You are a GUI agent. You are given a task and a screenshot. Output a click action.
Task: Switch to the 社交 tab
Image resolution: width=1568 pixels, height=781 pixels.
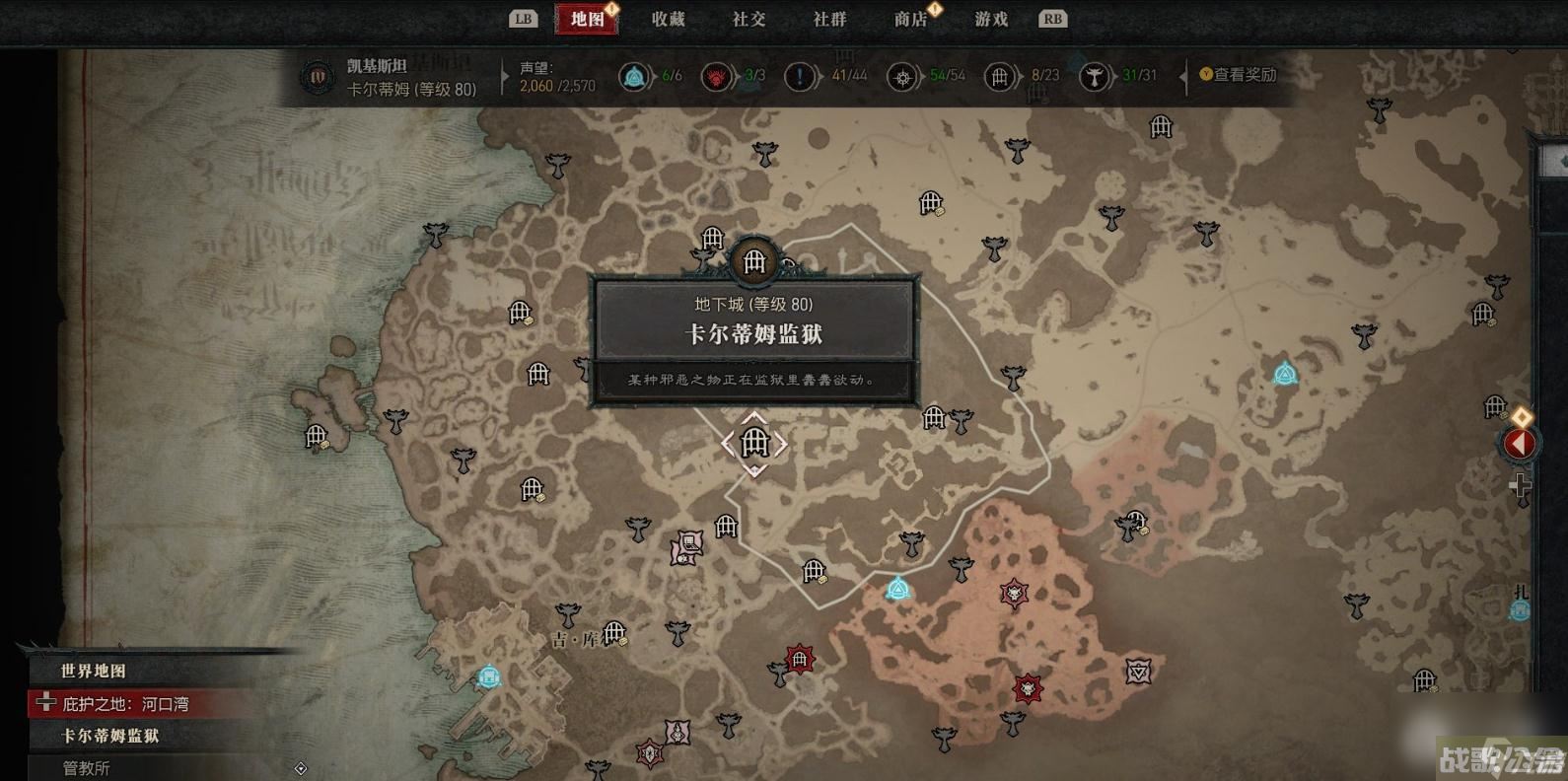click(749, 18)
